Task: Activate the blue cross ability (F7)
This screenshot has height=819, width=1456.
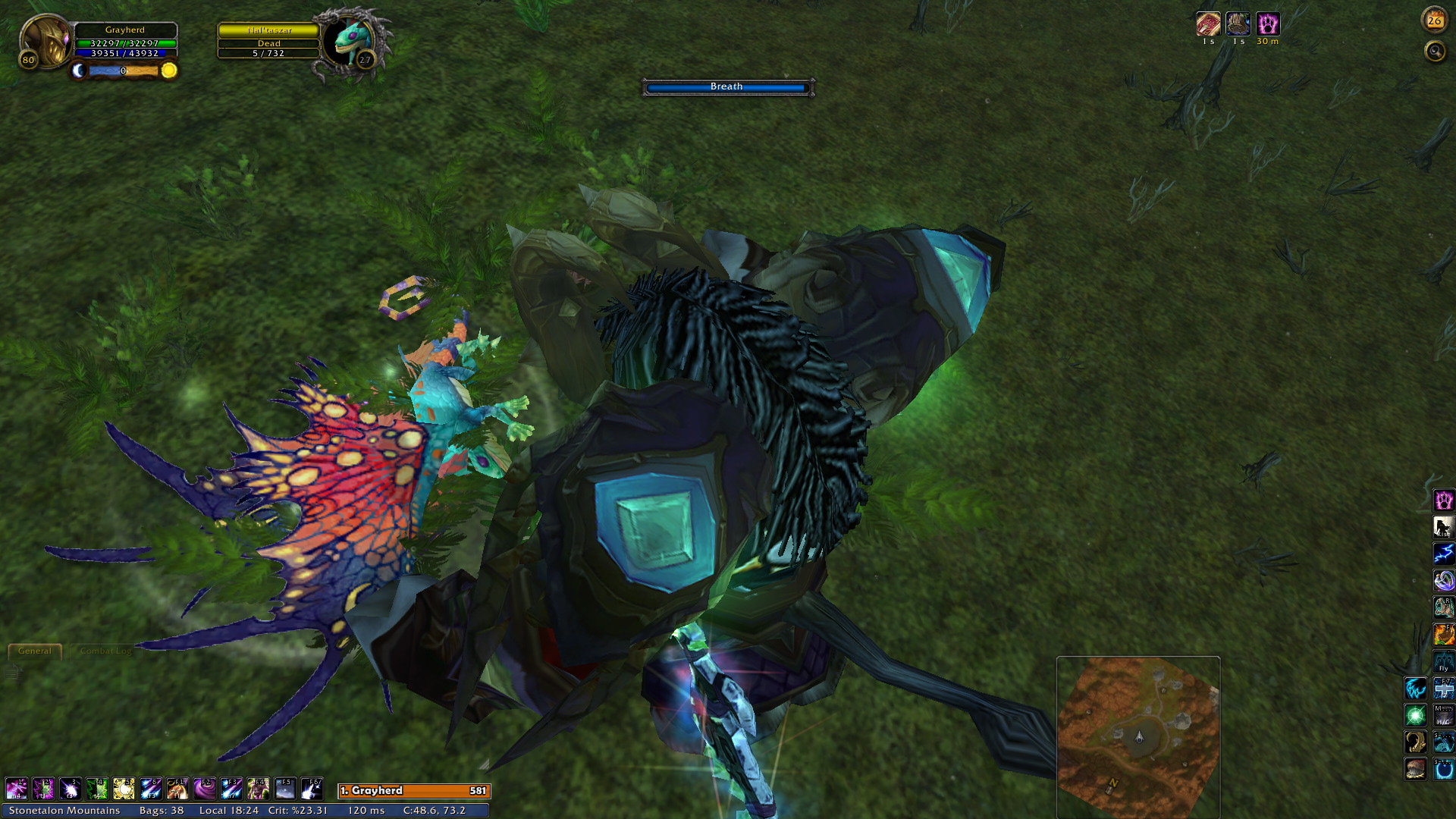Action: point(1443,689)
